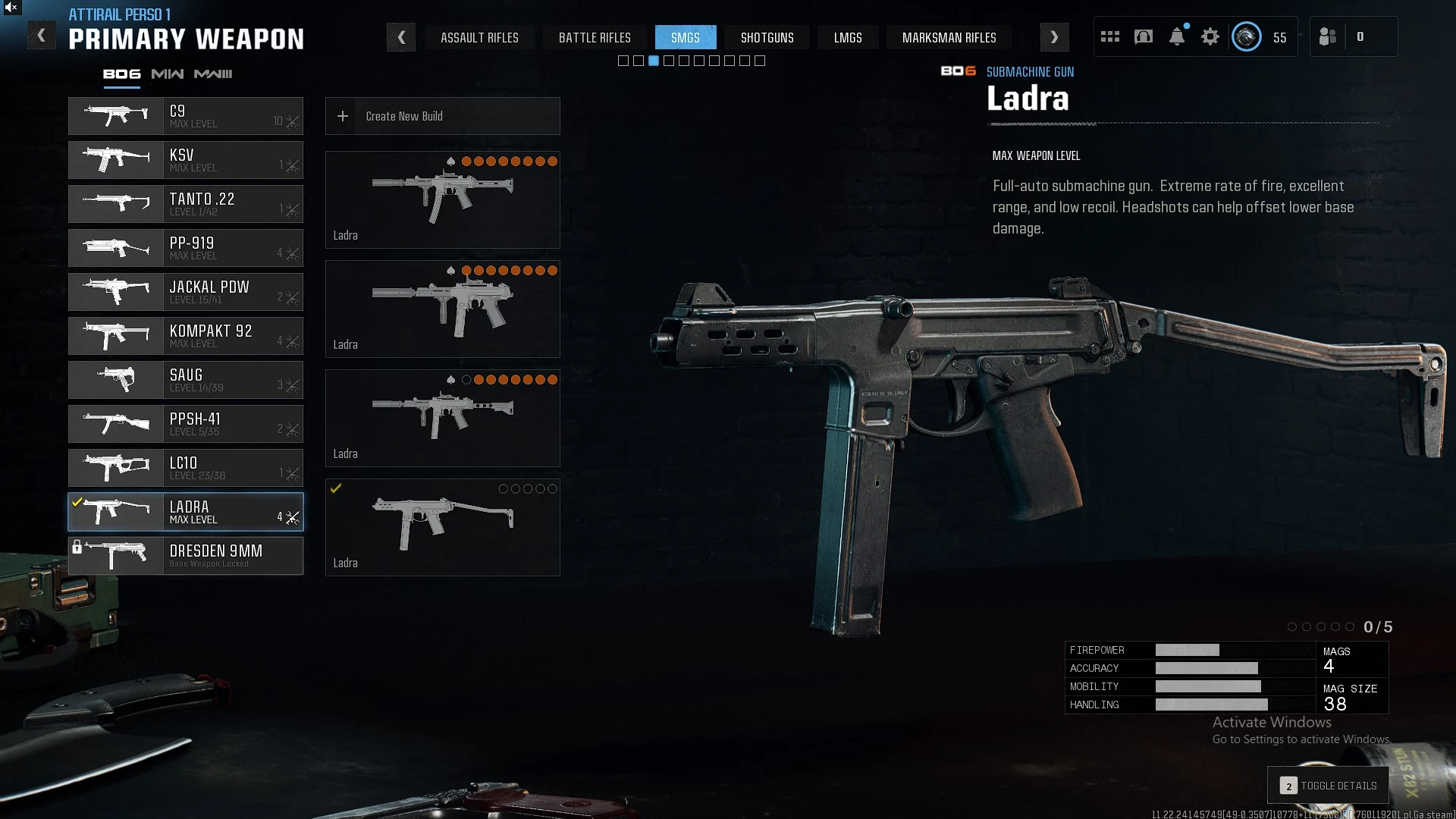Switch to Marksman Rifles category

(949, 37)
